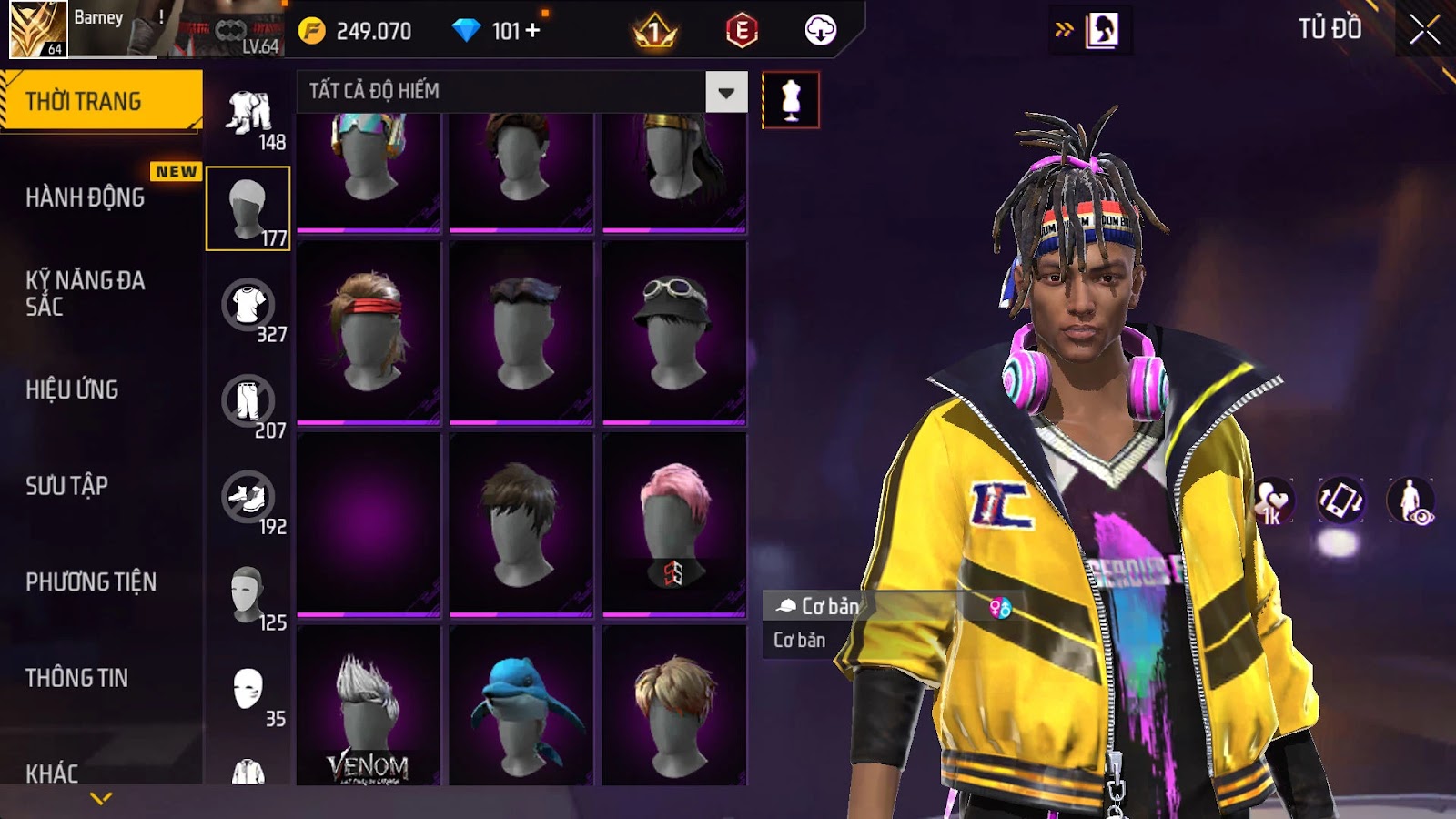
Task: Pick the black bucket hat with goggles
Action: (673, 332)
